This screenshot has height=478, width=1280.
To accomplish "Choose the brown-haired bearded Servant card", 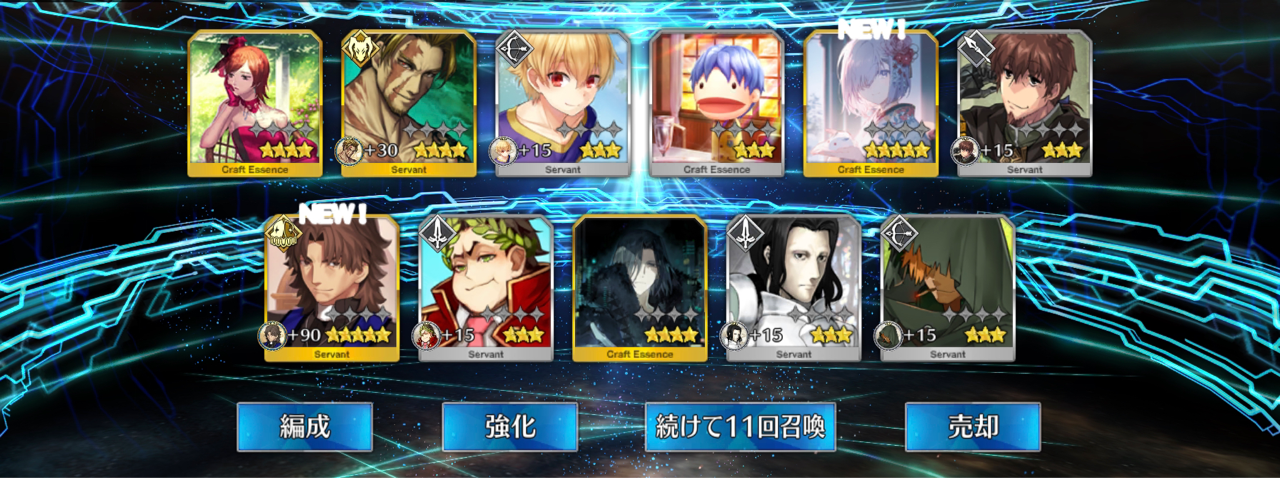I will 1024,102.
